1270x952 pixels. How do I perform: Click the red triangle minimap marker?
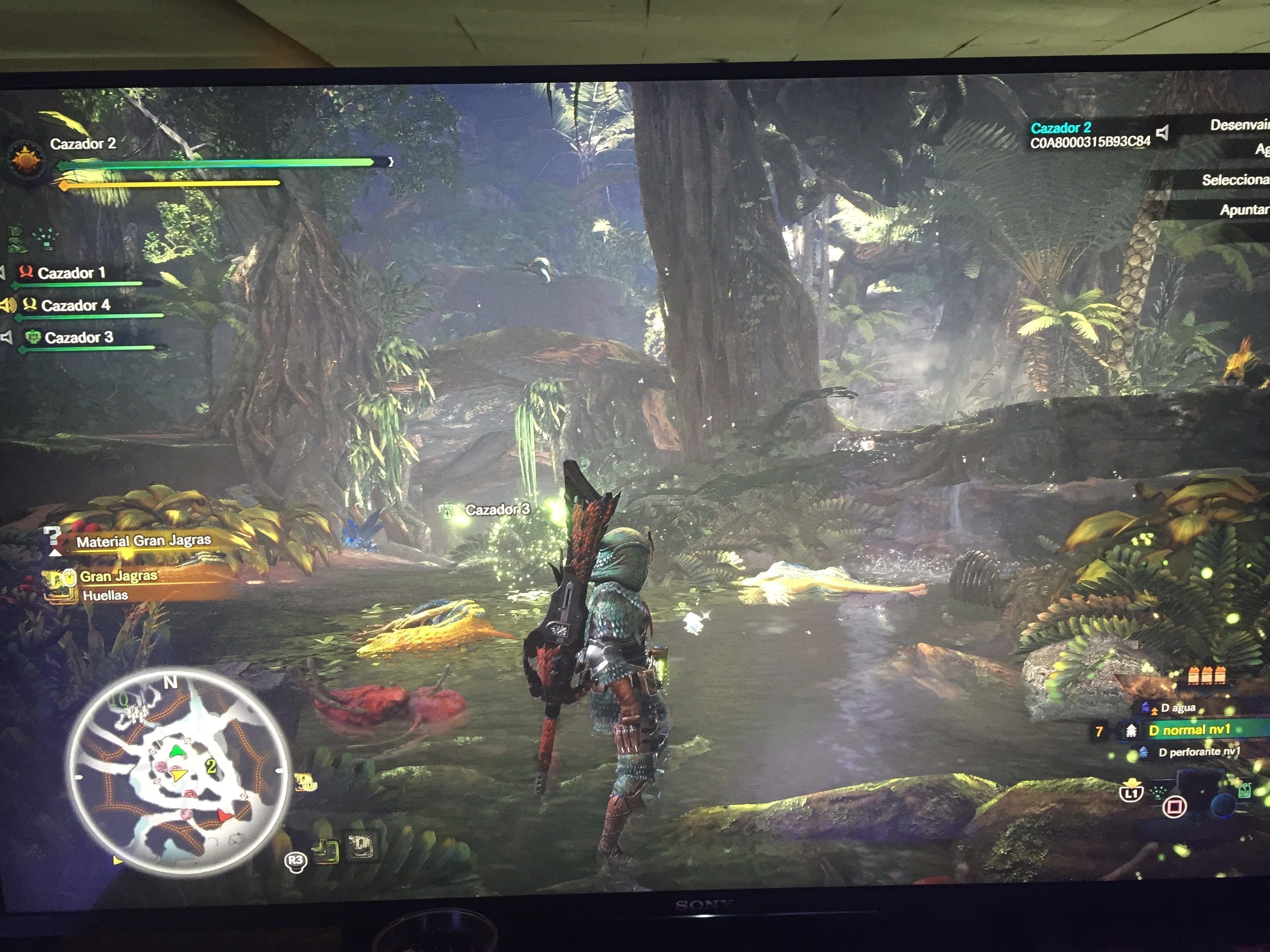click(225, 815)
